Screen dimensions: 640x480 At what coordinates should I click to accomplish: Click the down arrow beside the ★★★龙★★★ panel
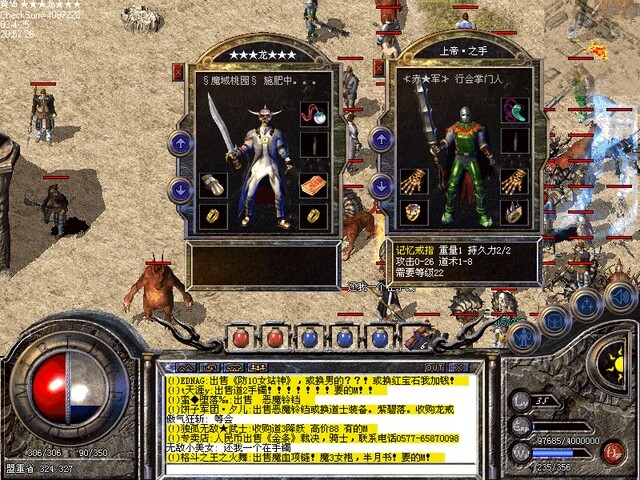click(x=181, y=187)
